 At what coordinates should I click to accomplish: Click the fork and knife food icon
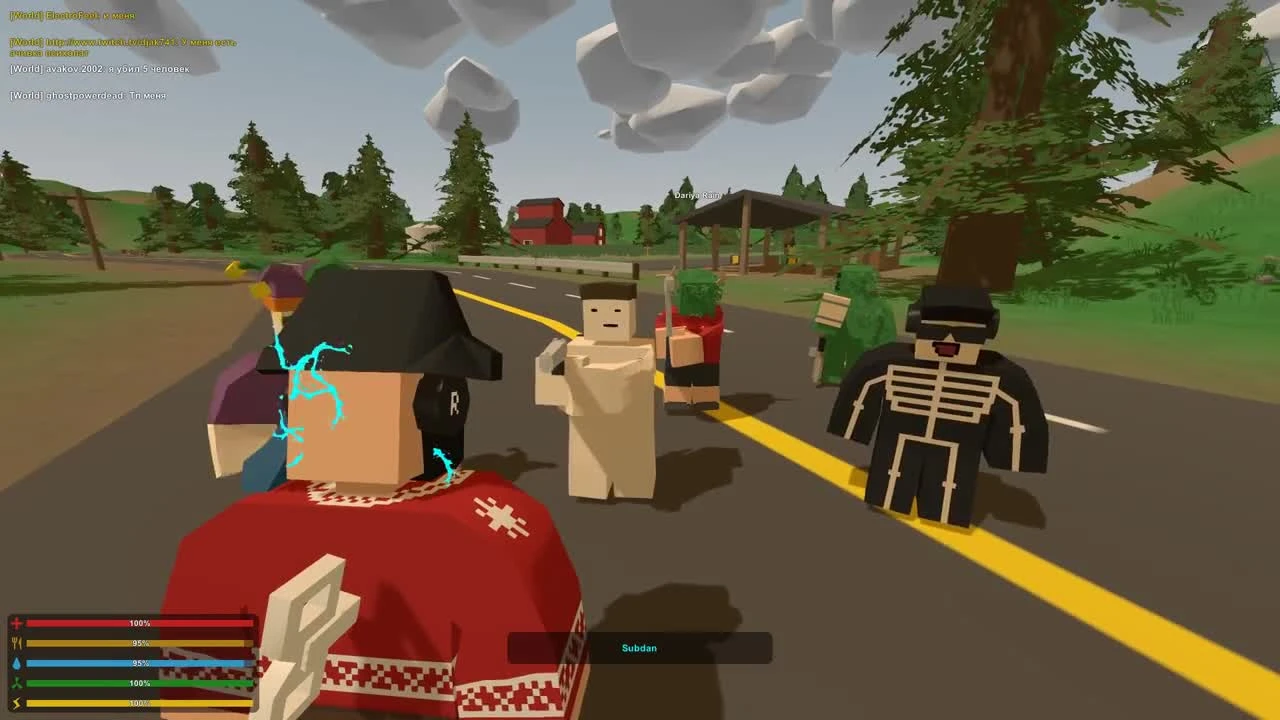(x=17, y=642)
